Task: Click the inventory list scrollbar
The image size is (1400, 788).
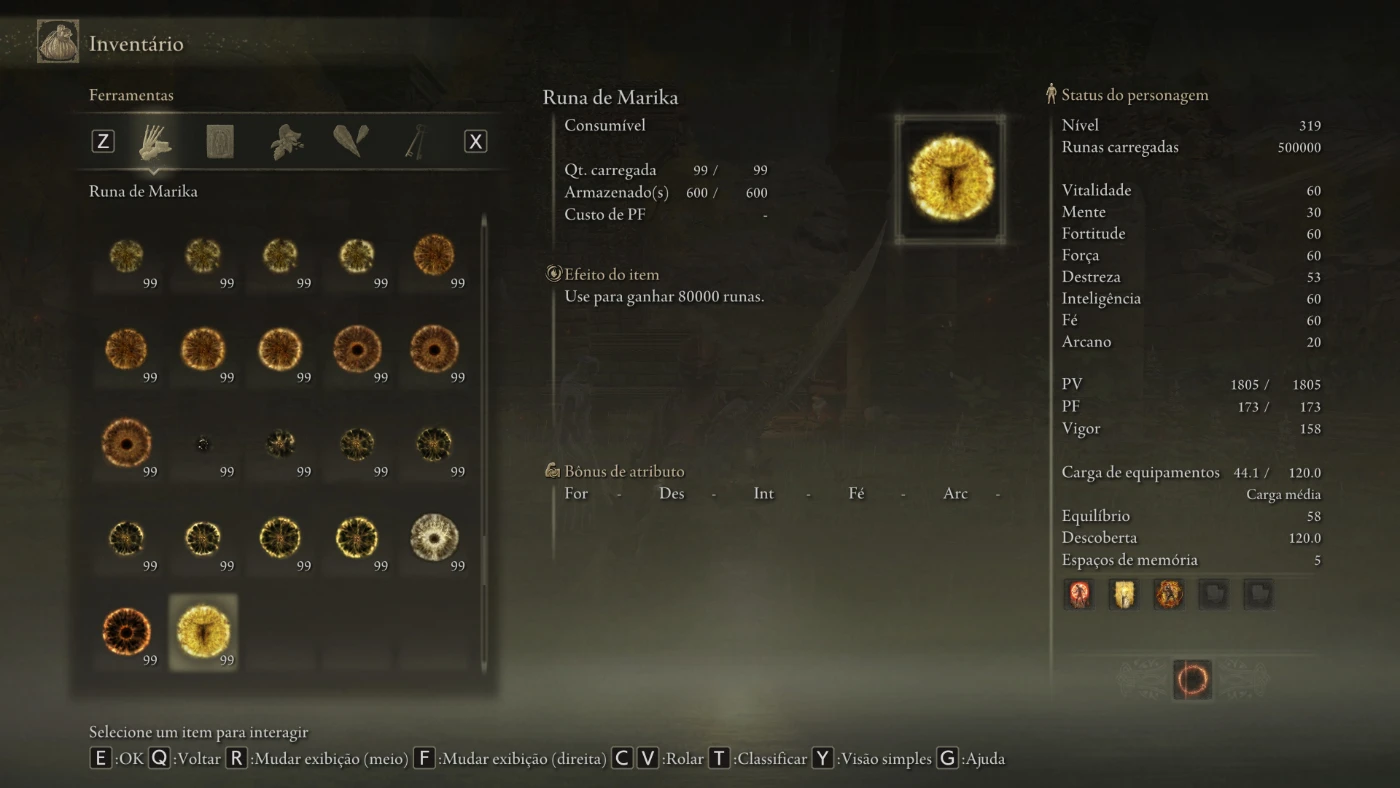Action: pos(485,440)
